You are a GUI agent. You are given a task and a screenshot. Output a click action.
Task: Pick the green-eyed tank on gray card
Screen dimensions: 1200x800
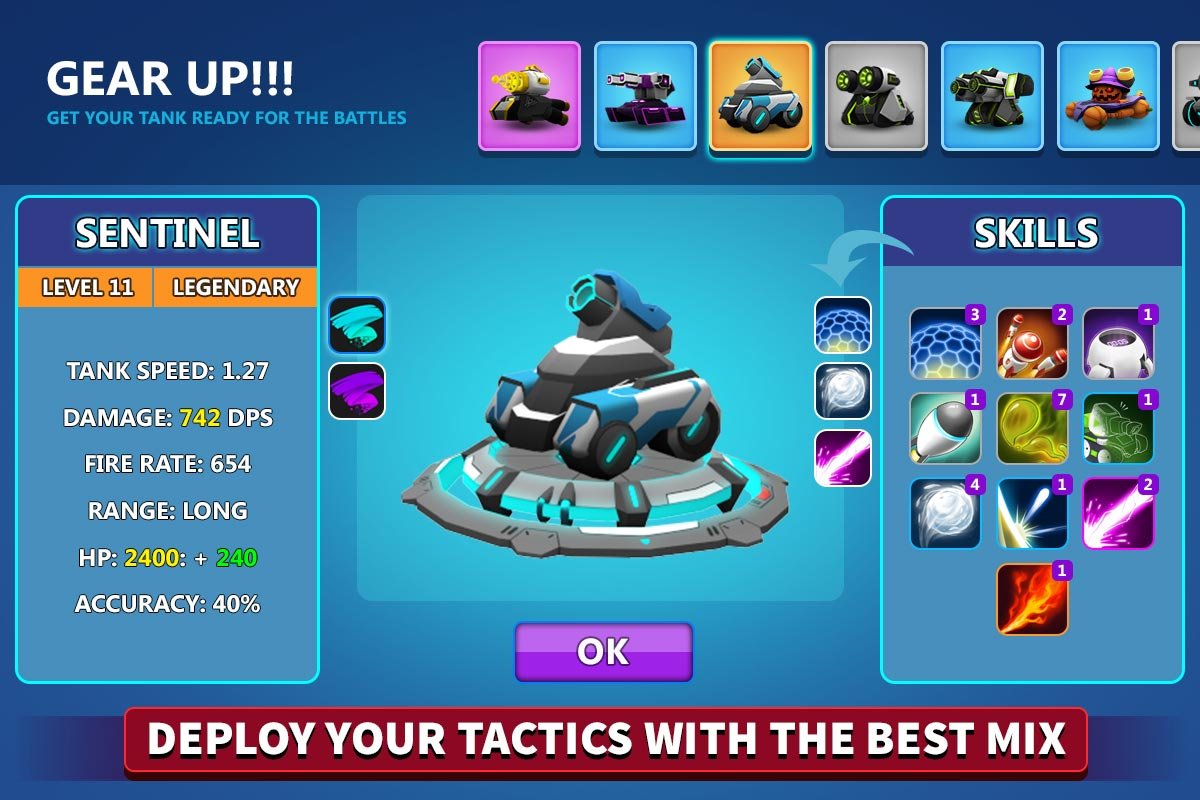pos(876,96)
